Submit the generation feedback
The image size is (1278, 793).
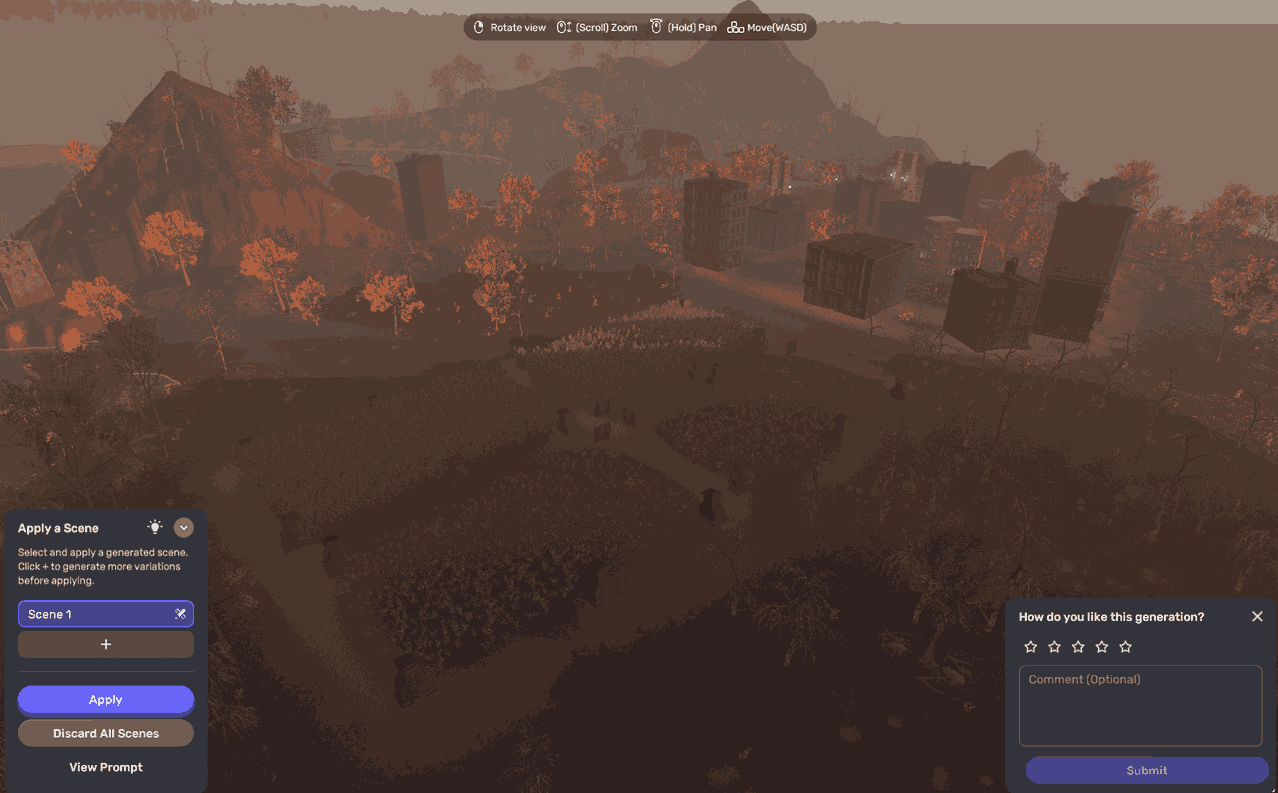[1146, 770]
